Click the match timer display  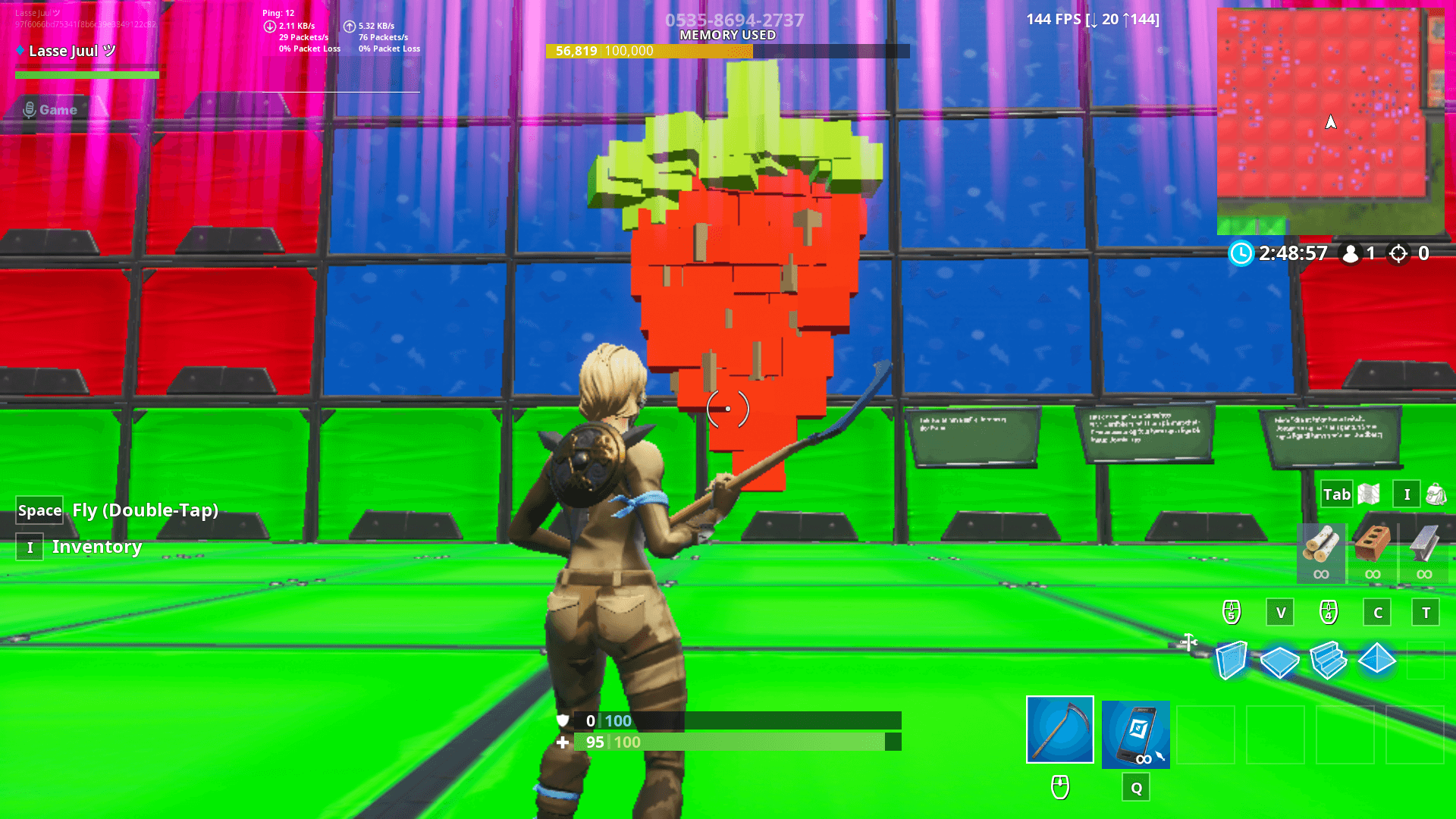pyautogui.click(x=1291, y=254)
